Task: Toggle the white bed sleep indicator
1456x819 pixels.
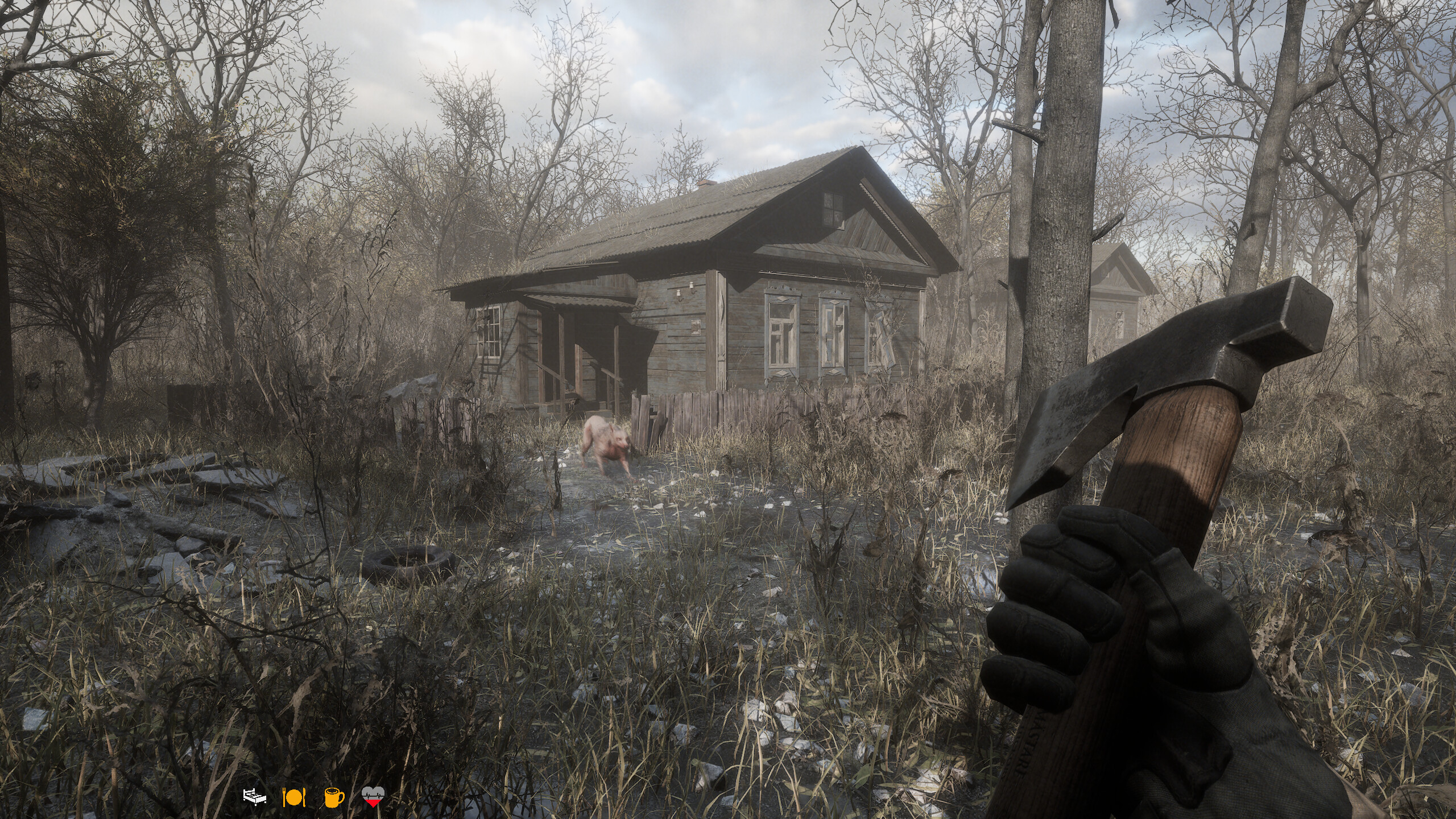Action: (x=254, y=797)
